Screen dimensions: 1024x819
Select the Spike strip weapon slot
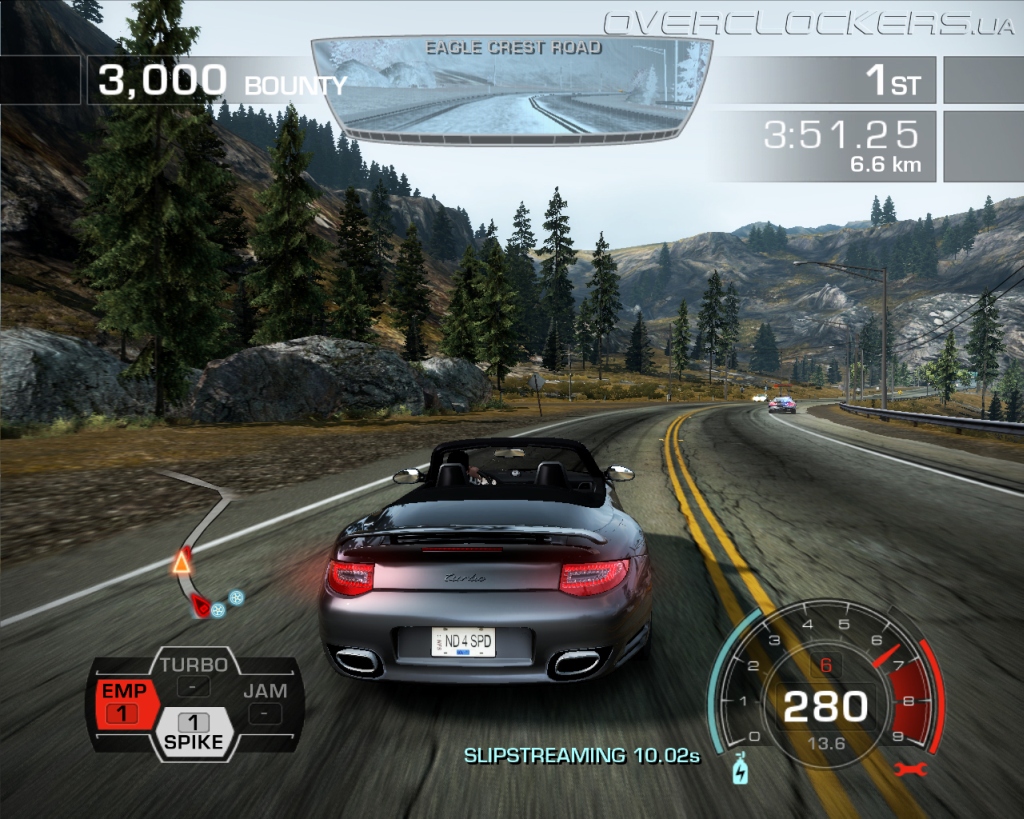[x=194, y=731]
